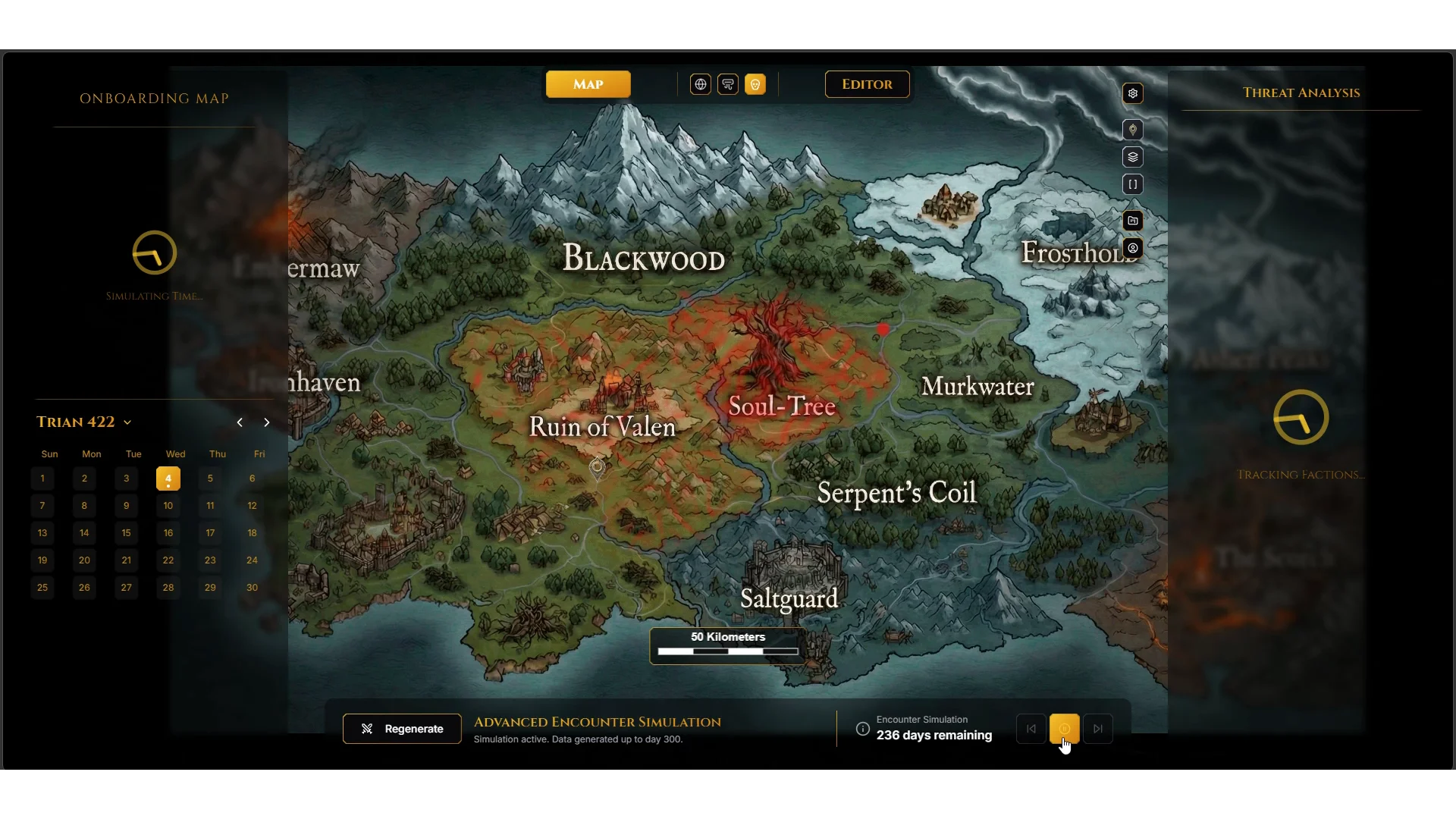This screenshot has height=819, width=1456.
Task: Click the paint roller icon
Action: (x=728, y=84)
